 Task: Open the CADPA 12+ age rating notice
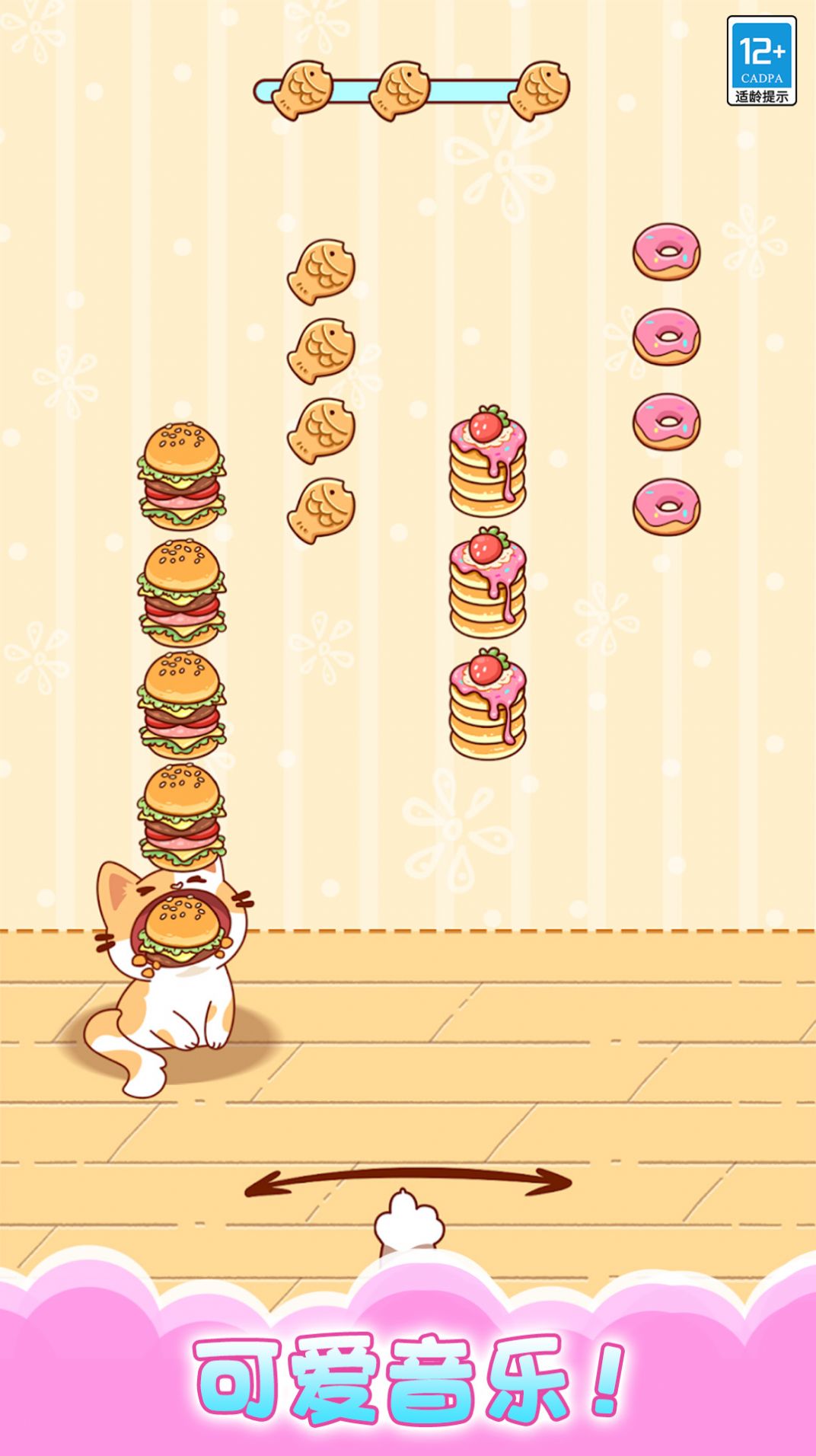[761, 61]
